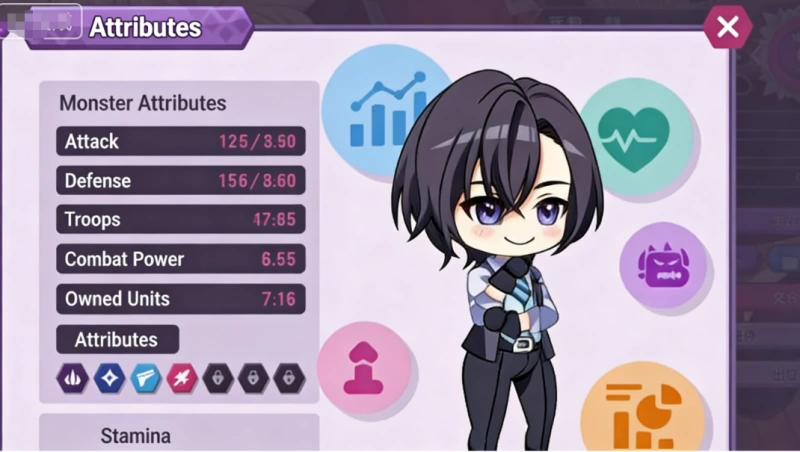Select the purple claw attribute hexagon
The image size is (800, 452).
(x=74, y=377)
